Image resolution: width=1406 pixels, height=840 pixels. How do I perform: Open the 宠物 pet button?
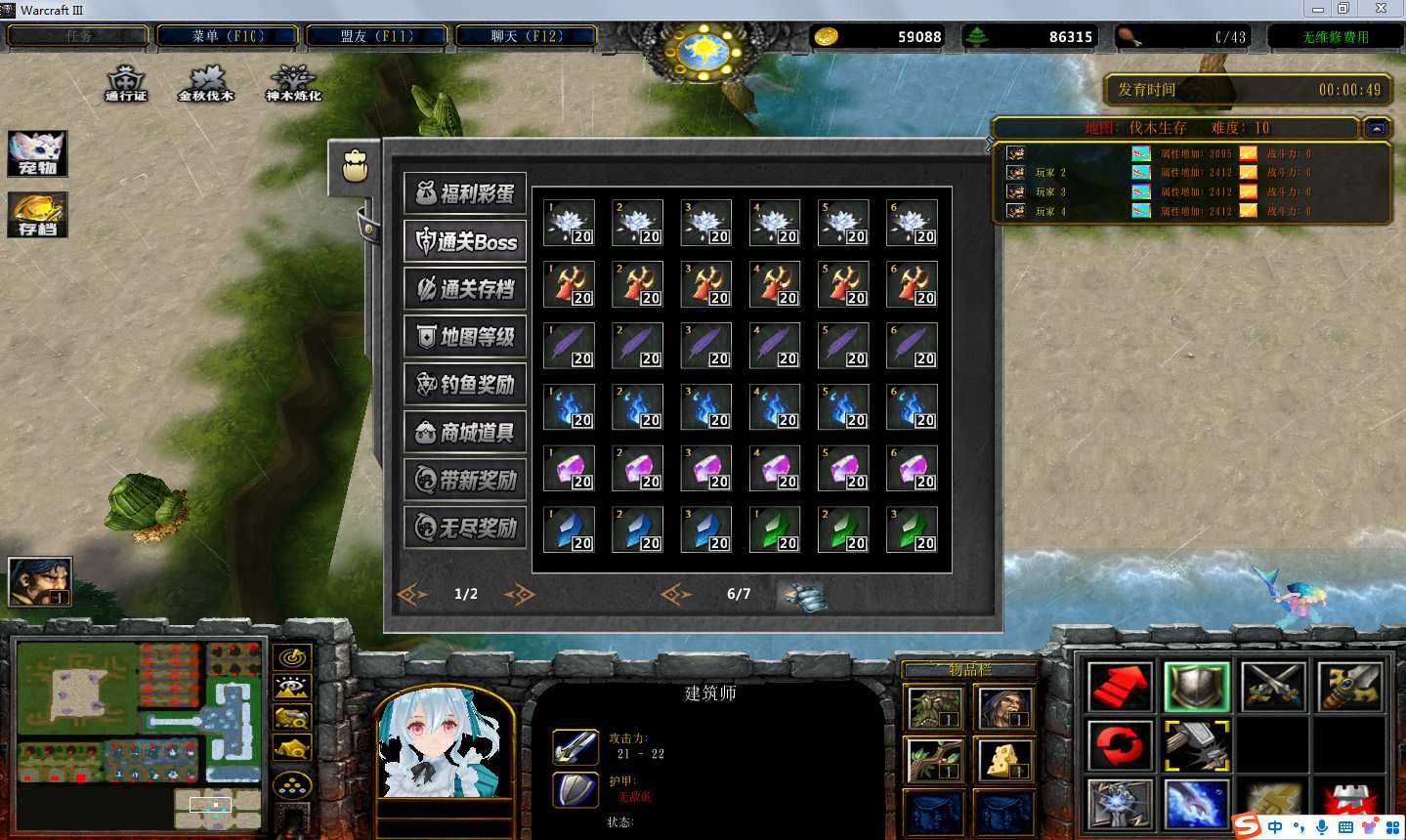pyautogui.click(x=37, y=153)
